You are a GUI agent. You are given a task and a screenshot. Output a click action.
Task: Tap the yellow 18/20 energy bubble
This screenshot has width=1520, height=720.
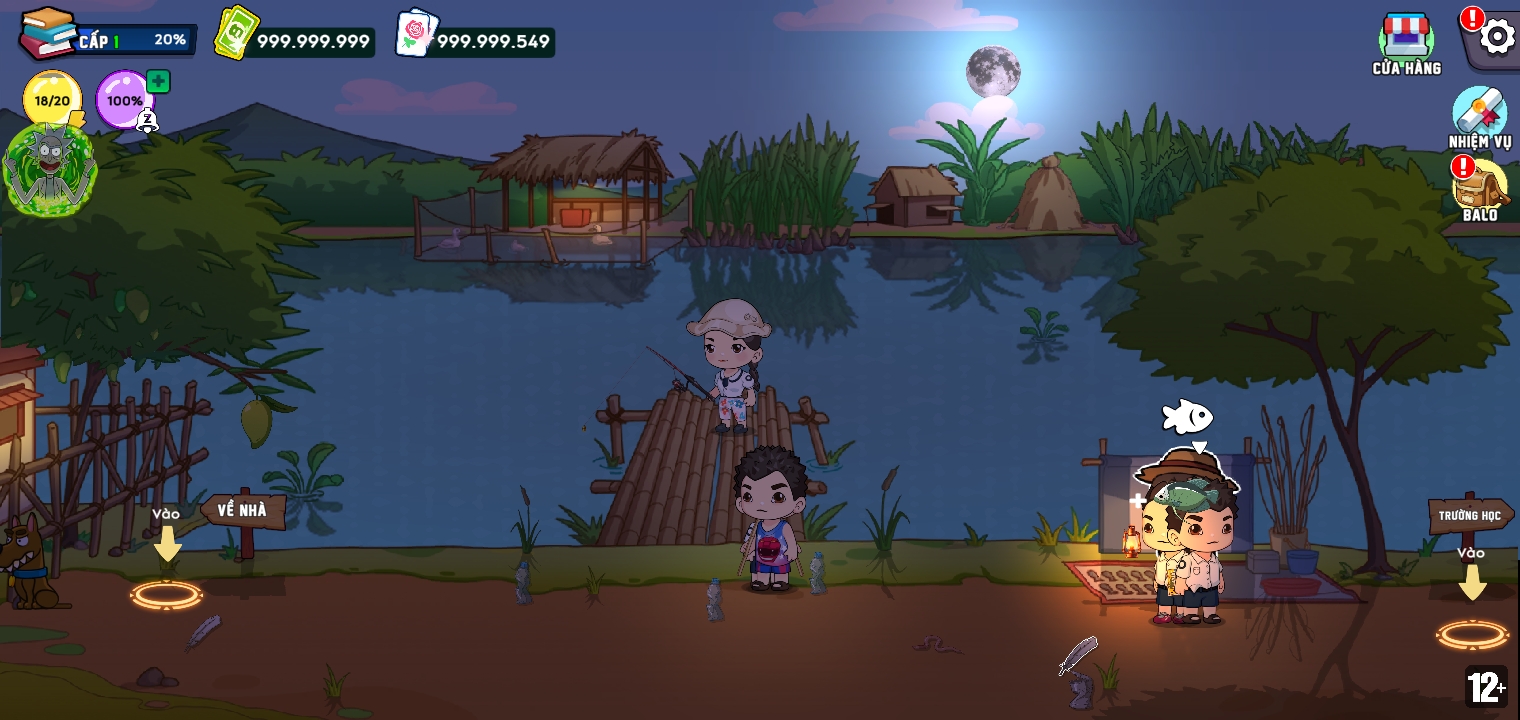tap(52, 100)
